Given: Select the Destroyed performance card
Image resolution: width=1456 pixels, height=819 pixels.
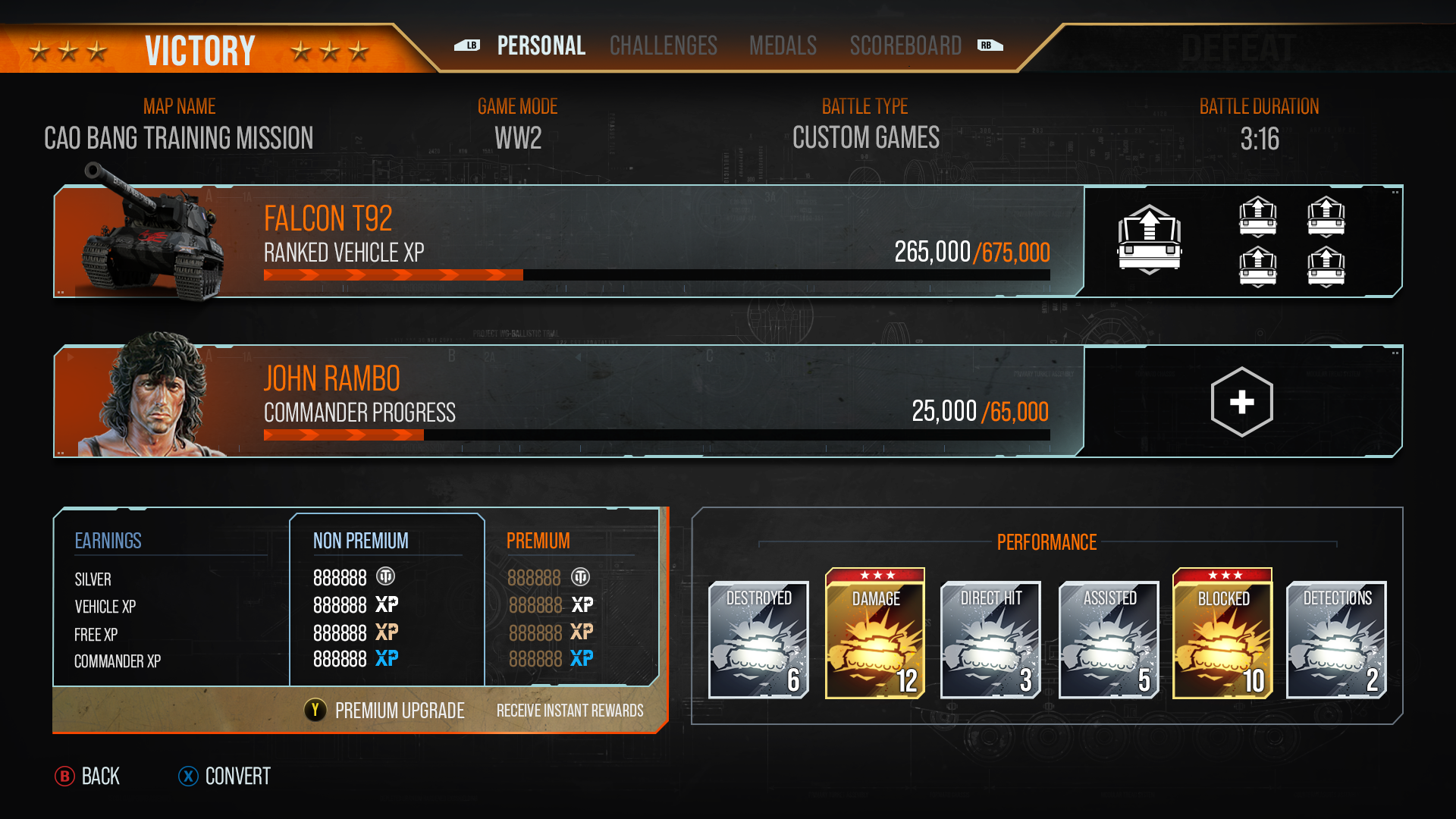Looking at the screenshot, I should [758, 639].
